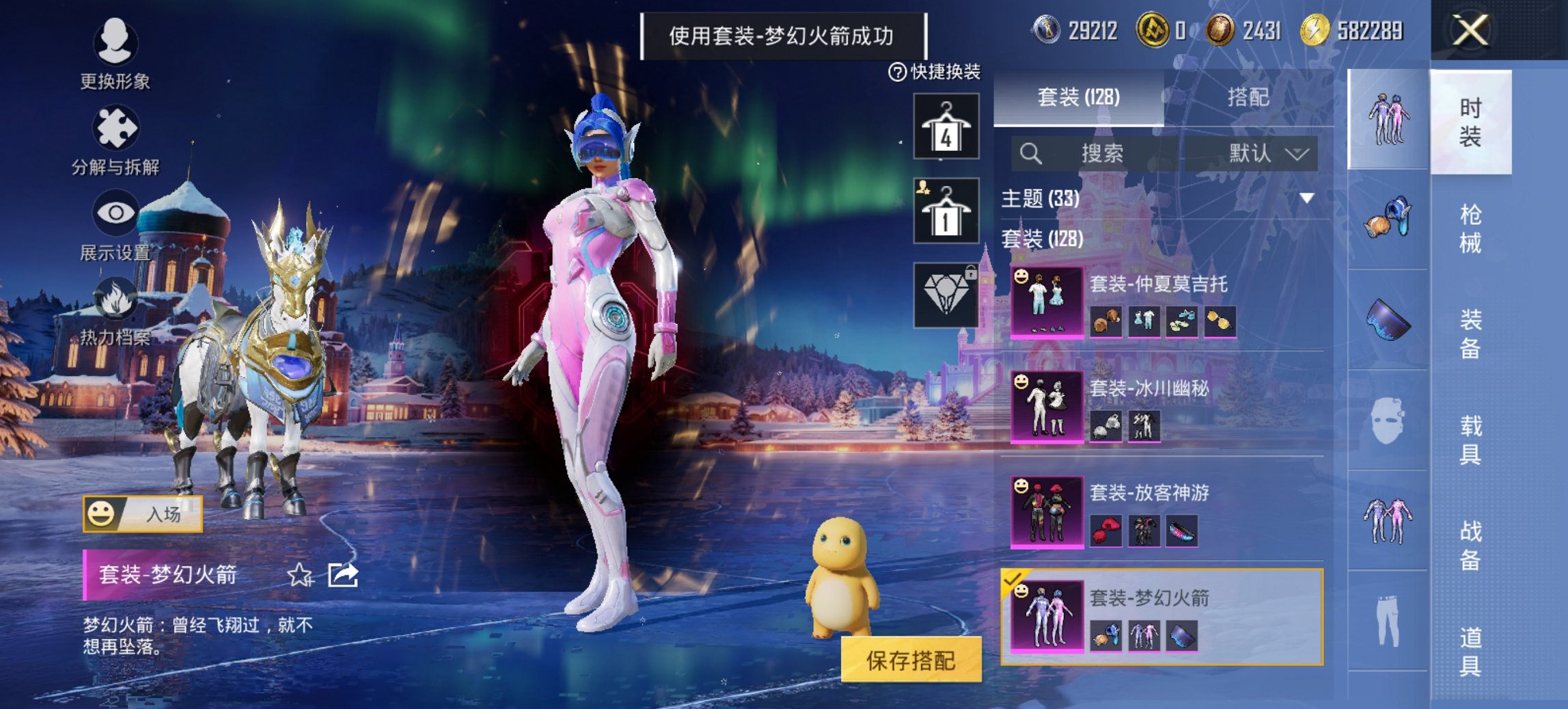This screenshot has height=709, width=1568.
Task: Open the 默认 sorting dropdown
Action: coord(1267,155)
